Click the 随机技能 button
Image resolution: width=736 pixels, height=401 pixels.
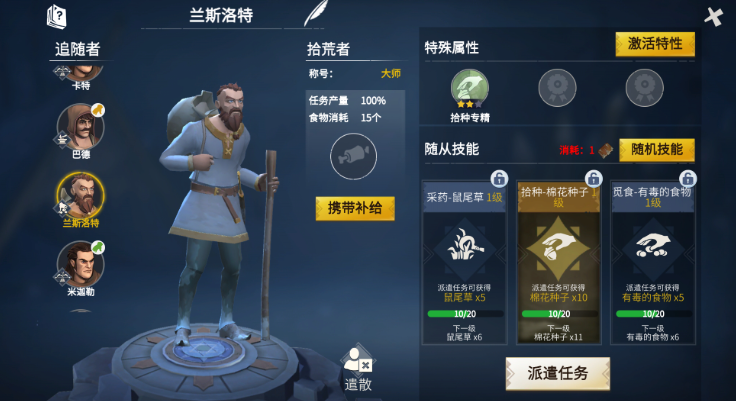pyautogui.click(x=656, y=150)
